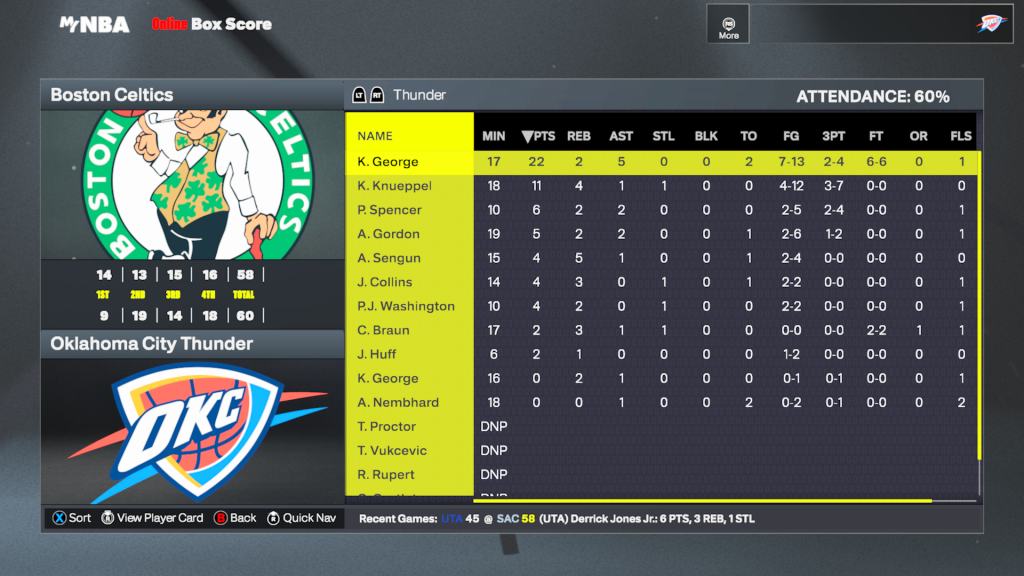This screenshot has height=576, width=1024.
Task: Sort by the 3PT column header
Action: point(833,136)
